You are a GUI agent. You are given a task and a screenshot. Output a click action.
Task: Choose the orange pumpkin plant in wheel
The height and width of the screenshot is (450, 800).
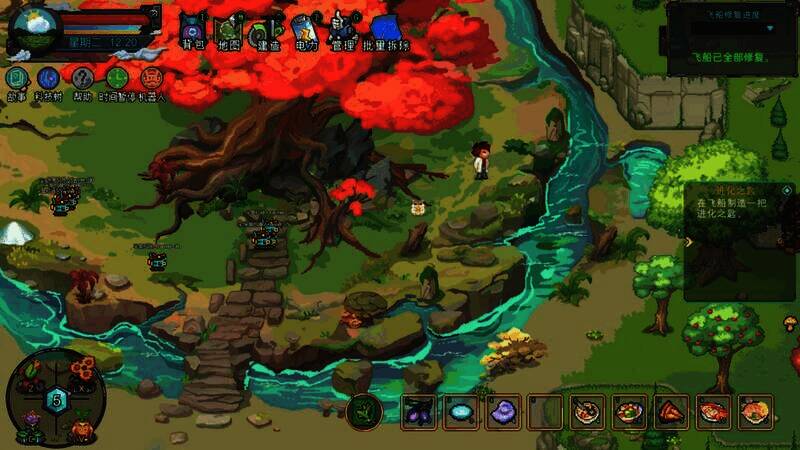(x=80, y=425)
